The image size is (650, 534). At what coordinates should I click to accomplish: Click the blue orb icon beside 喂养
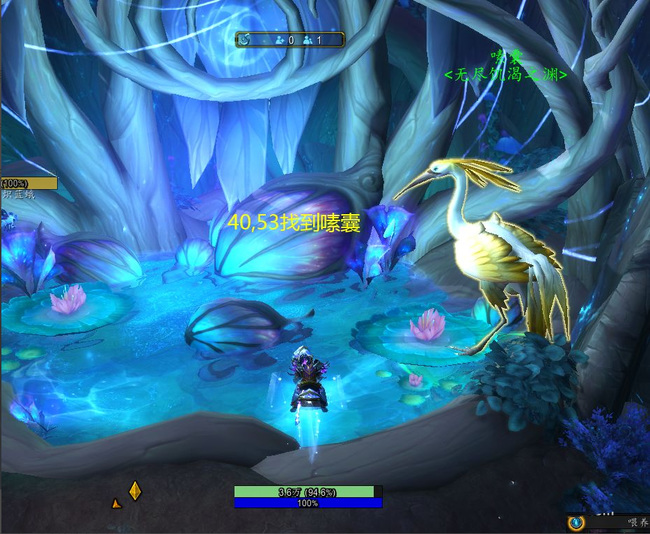(575, 522)
